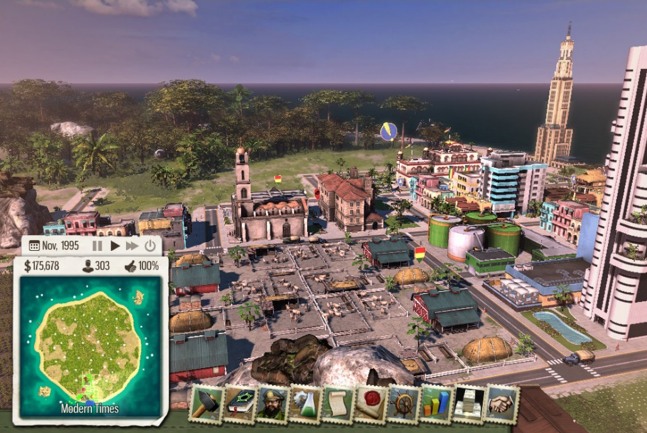Open the scroll document icon
647x433 pixels.
pyautogui.click(x=338, y=403)
